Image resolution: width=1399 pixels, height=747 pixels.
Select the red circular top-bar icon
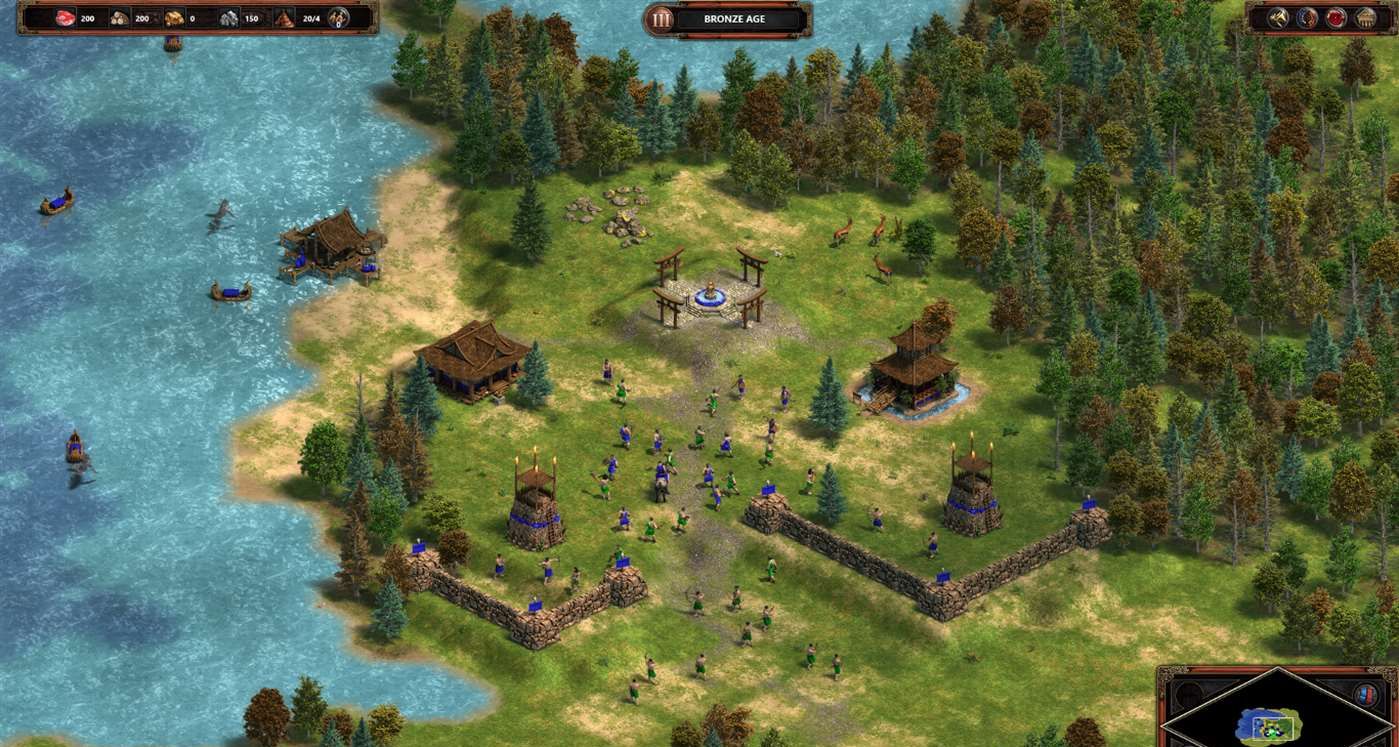pos(1336,17)
